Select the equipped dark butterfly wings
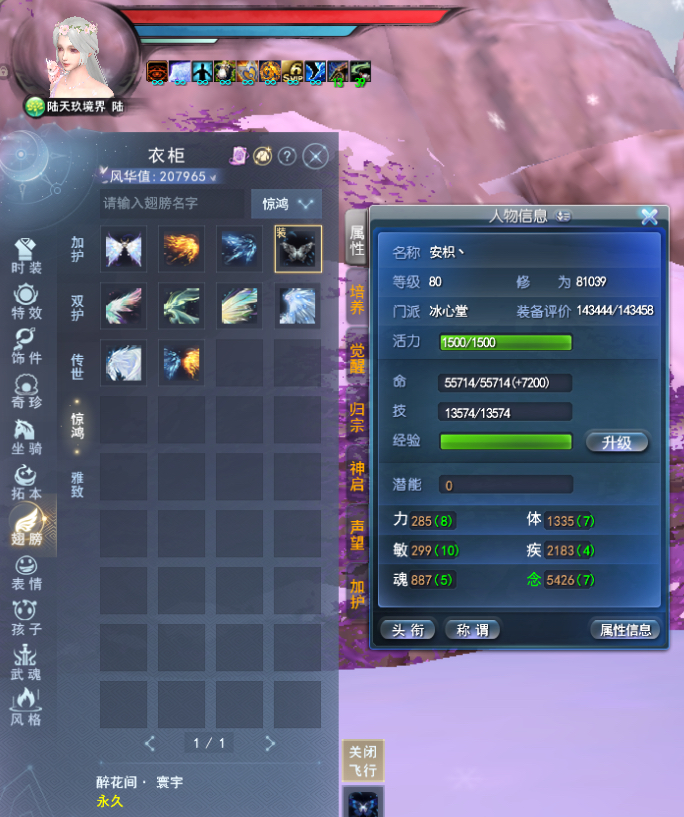This screenshot has width=684, height=817. point(298,249)
